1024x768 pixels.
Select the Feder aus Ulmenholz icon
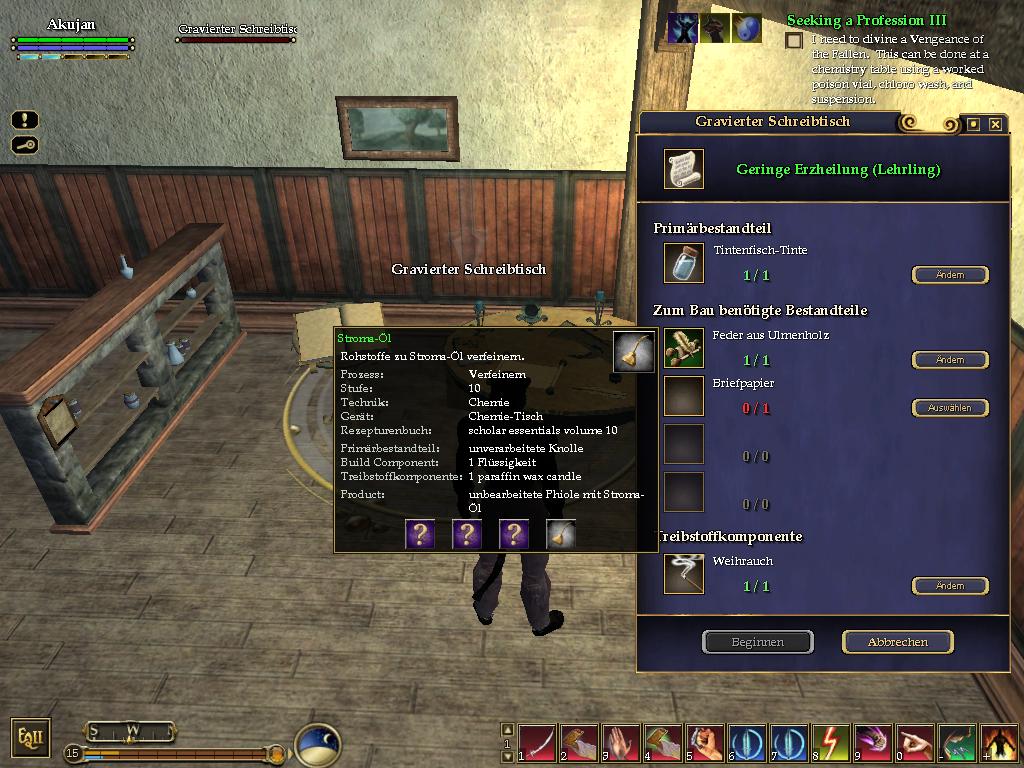click(x=684, y=347)
